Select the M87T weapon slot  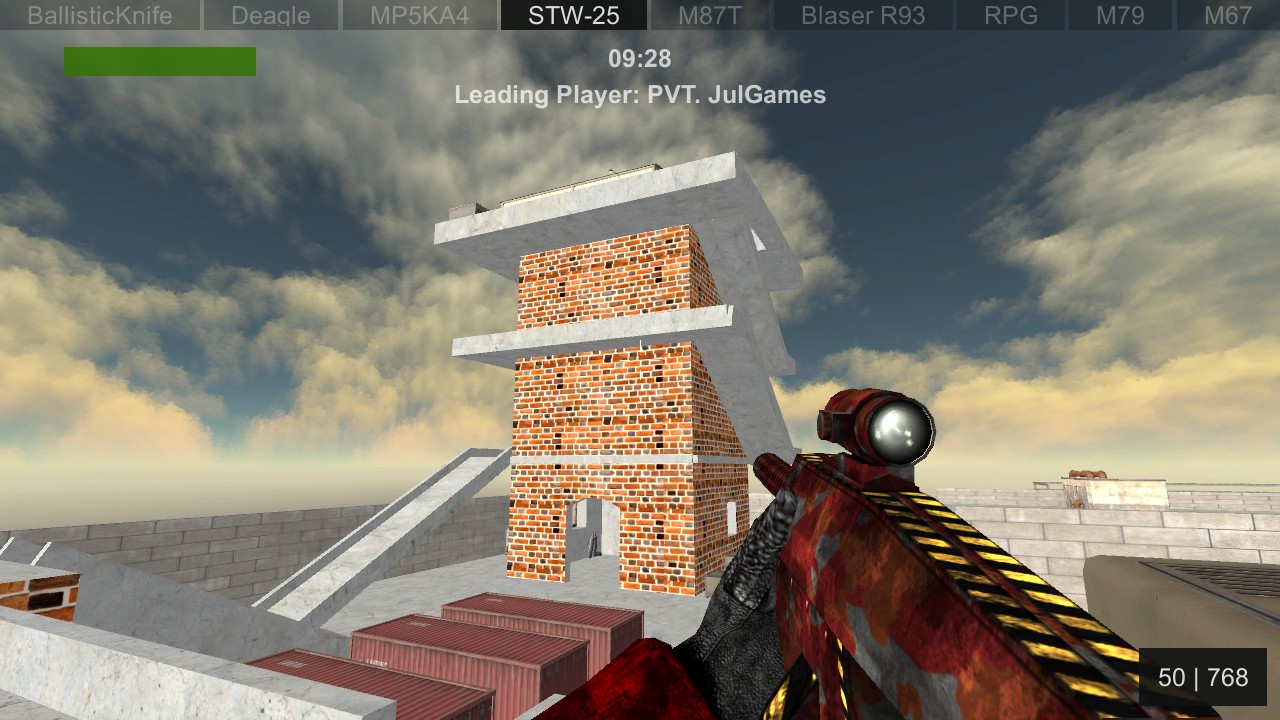click(x=709, y=14)
